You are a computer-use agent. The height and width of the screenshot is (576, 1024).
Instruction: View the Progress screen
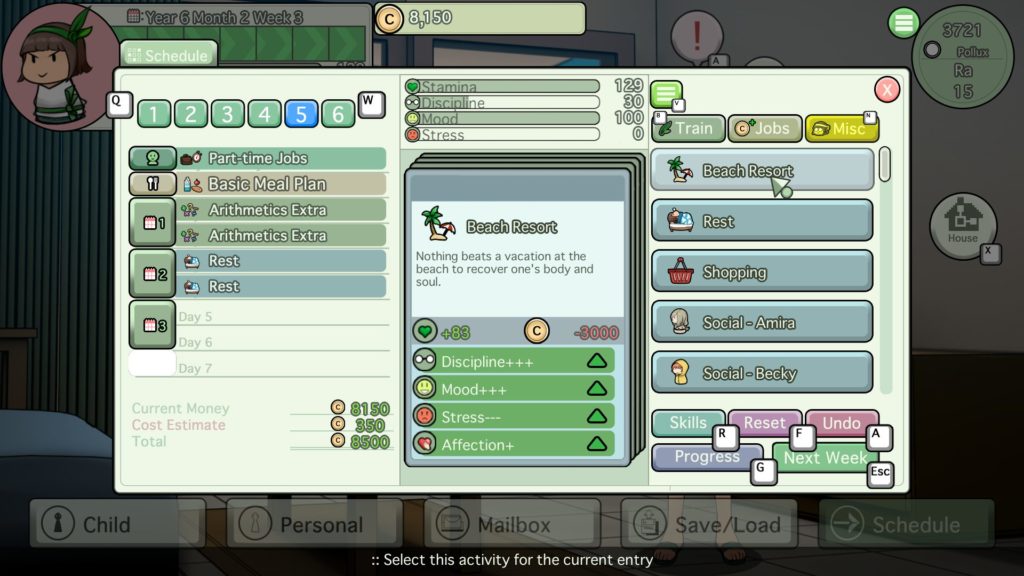coord(706,457)
